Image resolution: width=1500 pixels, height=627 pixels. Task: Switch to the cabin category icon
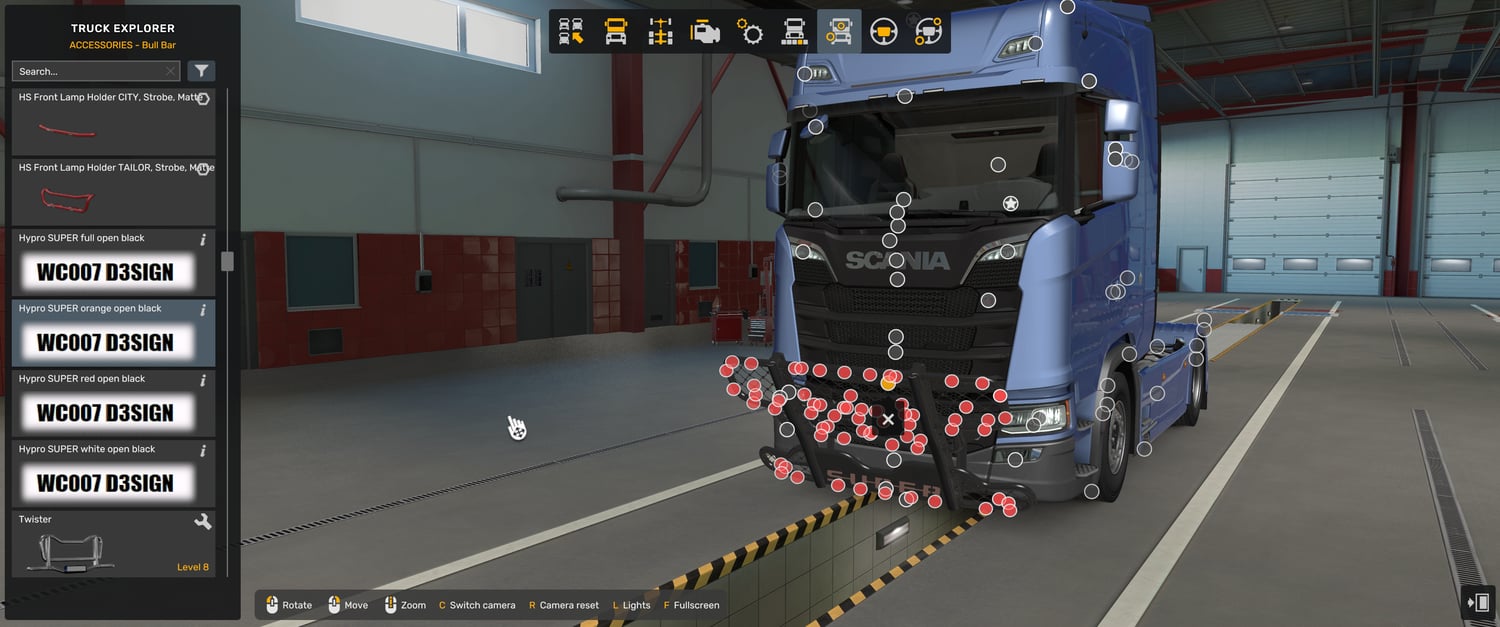pos(616,32)
